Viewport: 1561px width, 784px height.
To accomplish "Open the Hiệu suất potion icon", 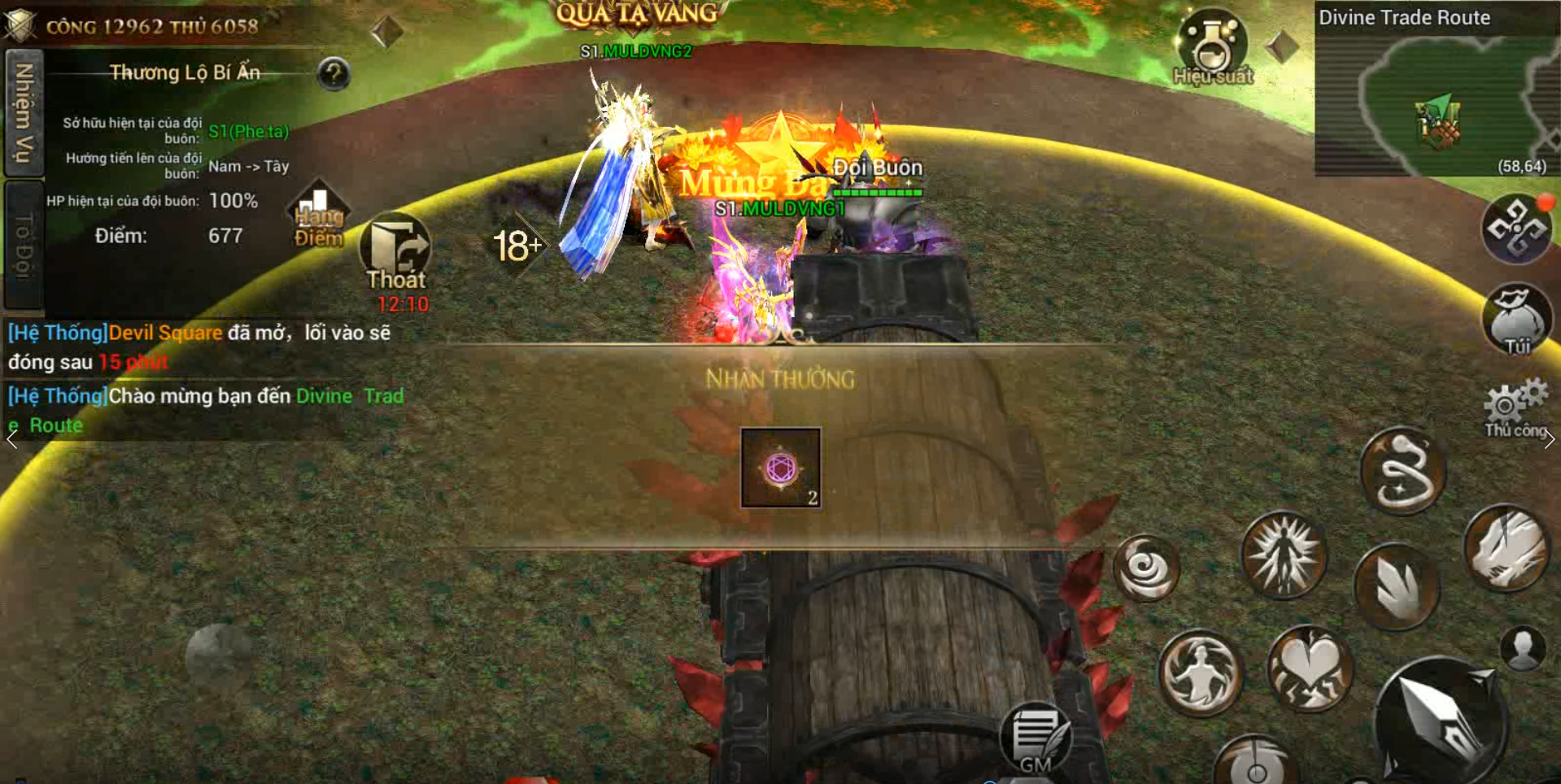I will [x=1212, y=47].
